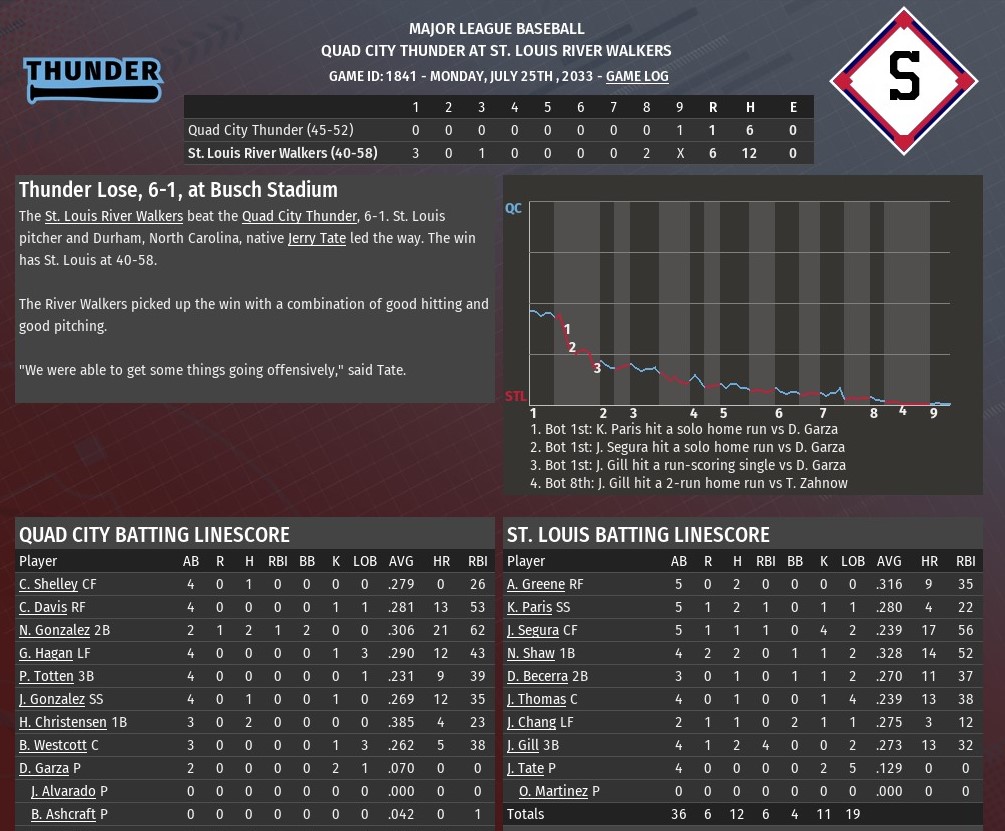1005x831 pixels.
Task: Open the GAME LOG link
Action: pos(637,76)
